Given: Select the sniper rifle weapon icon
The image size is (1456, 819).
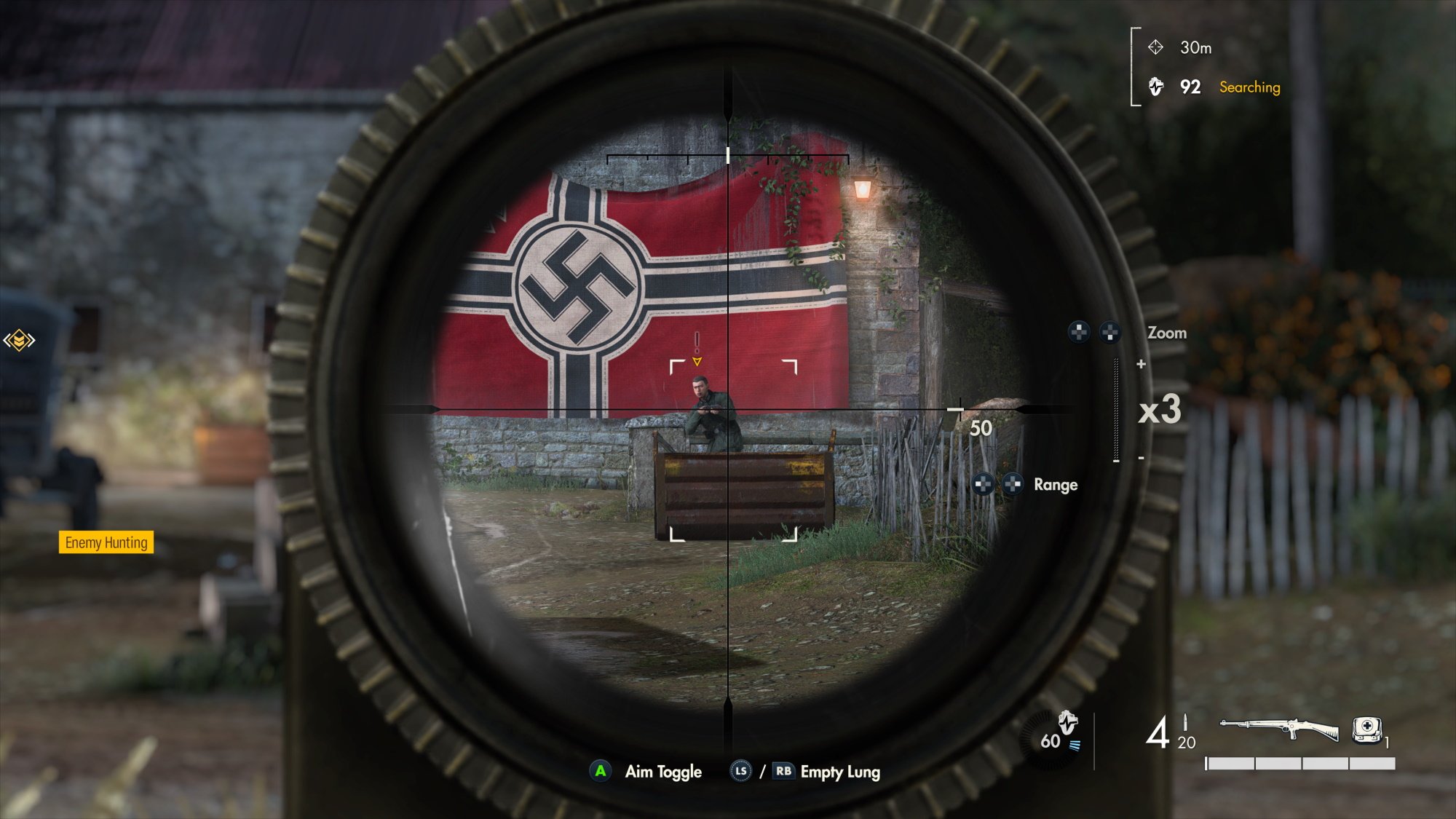Looking at the screenshot, I should (x=1279, y=728).
